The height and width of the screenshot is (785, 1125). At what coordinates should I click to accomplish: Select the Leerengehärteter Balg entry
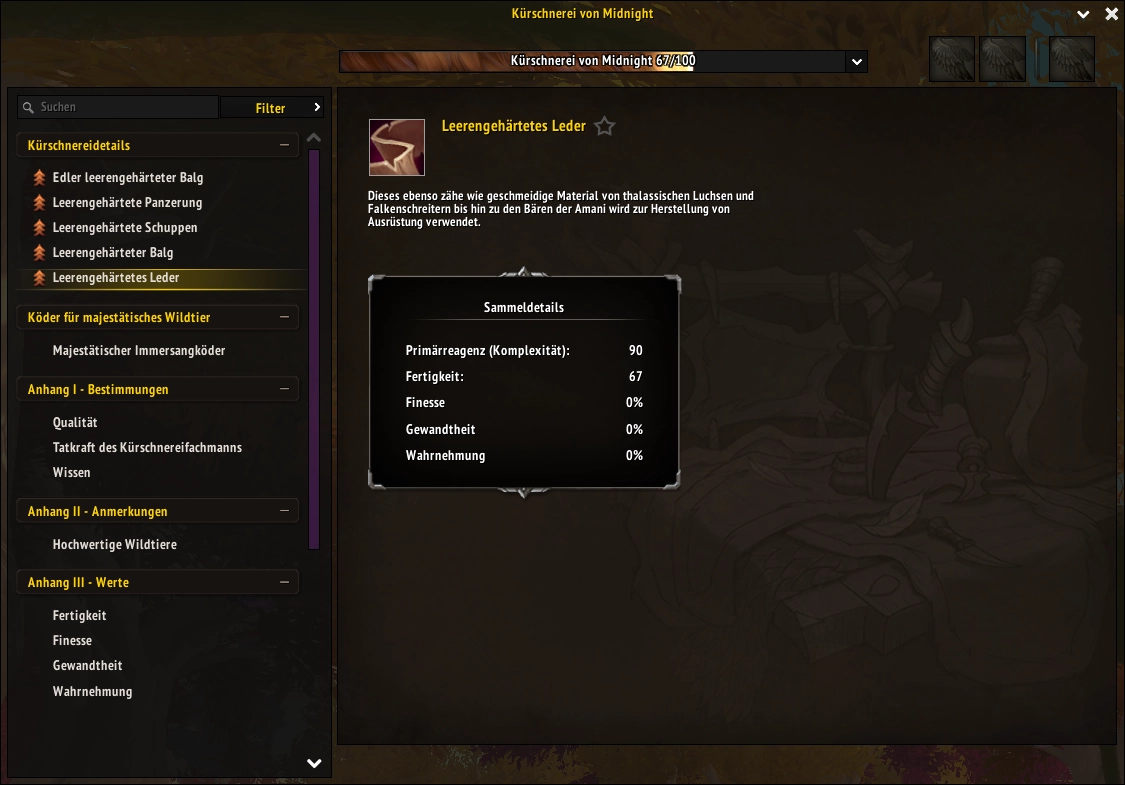[x=113, y=253]
